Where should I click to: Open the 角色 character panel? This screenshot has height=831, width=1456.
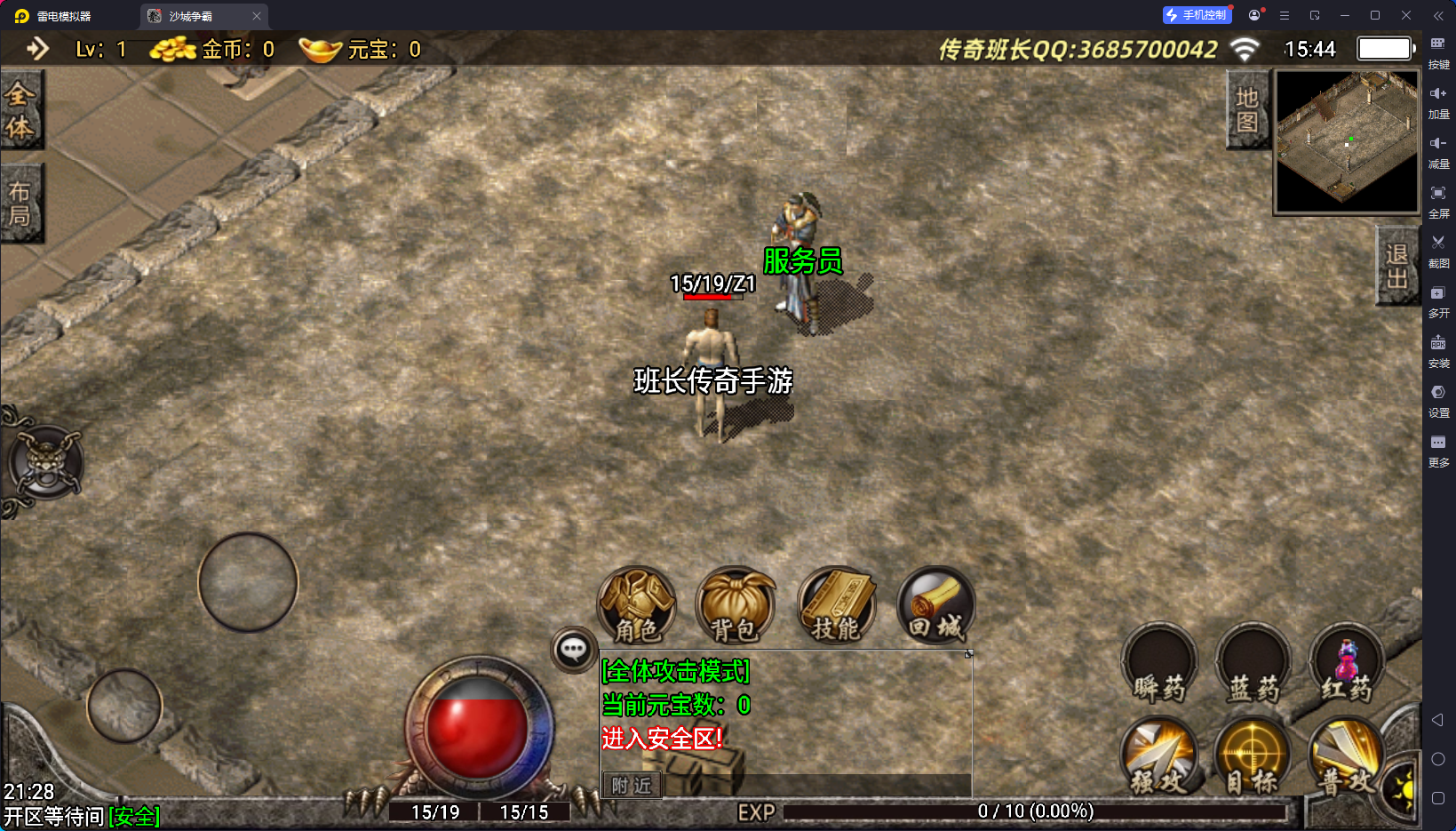(x=637, y=606)
